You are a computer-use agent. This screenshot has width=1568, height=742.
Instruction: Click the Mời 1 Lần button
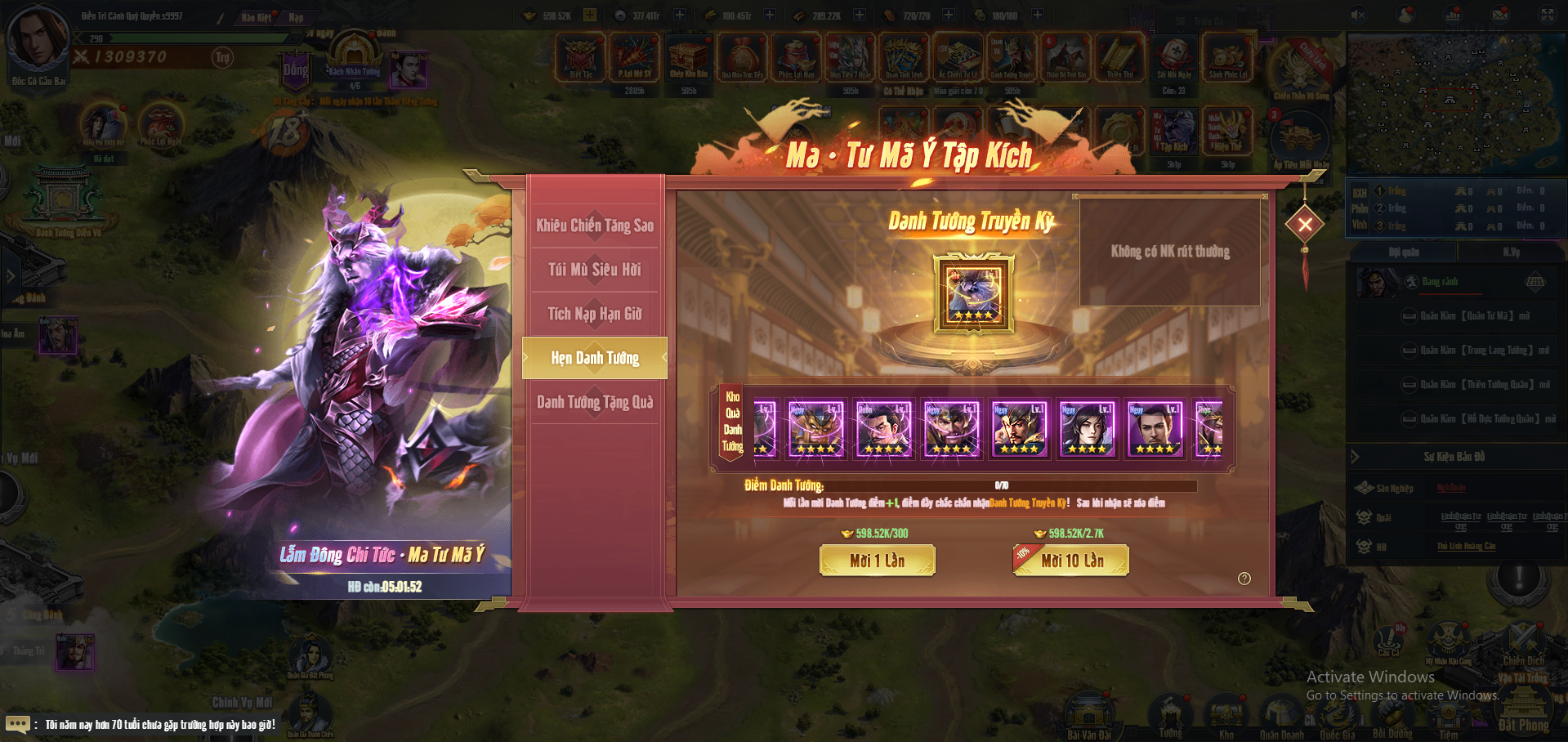point(877,561)
